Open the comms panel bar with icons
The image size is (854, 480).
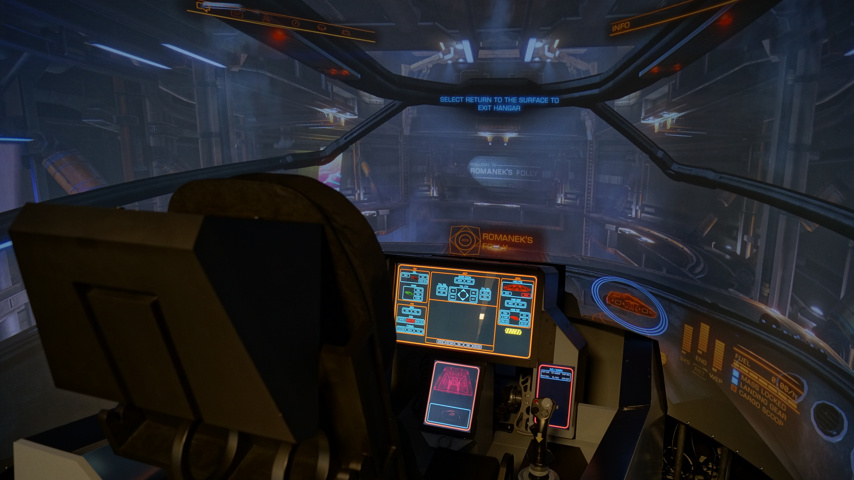point(285,21)
